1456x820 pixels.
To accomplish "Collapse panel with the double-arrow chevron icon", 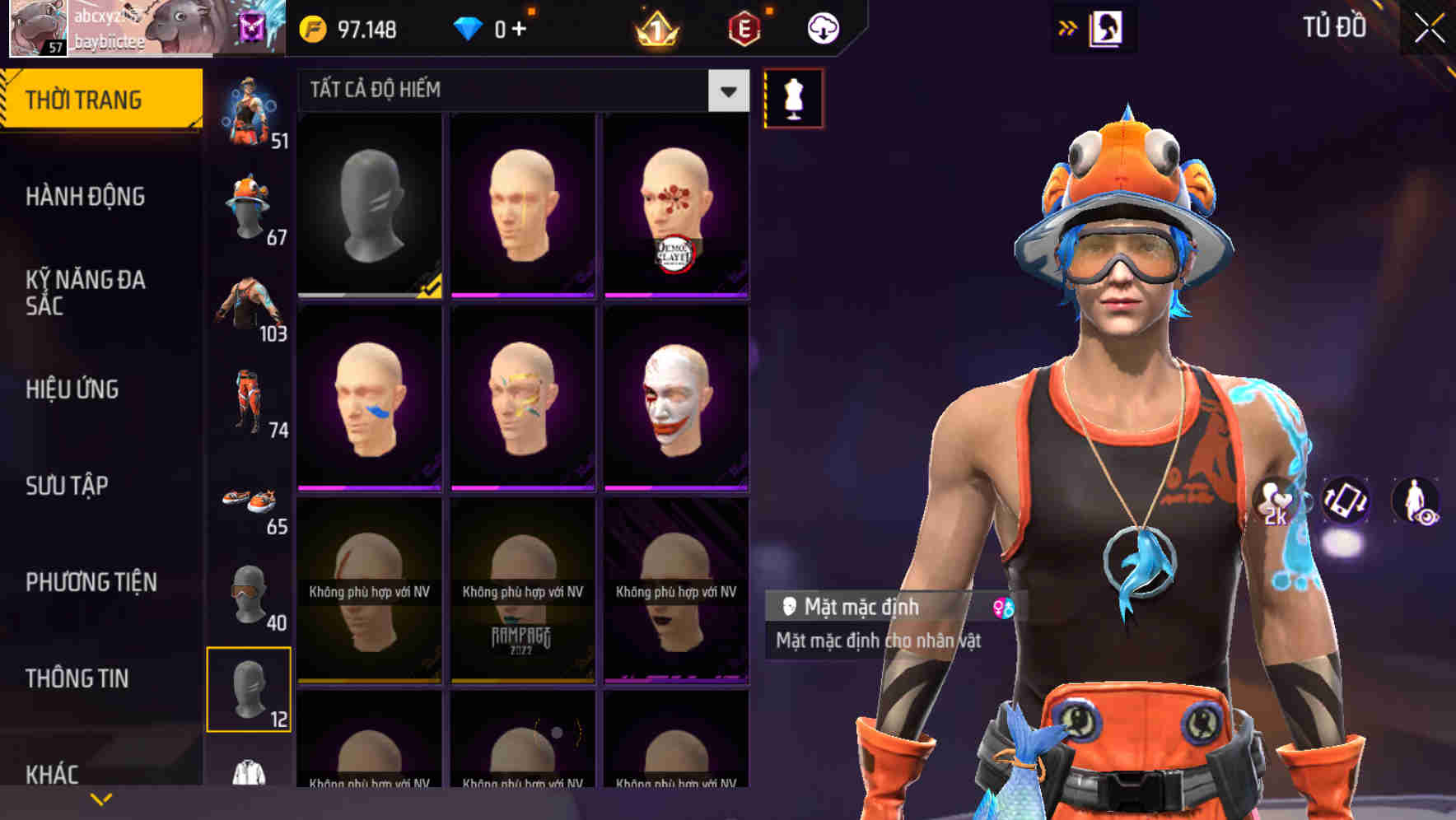I will tap(1066, 26).
